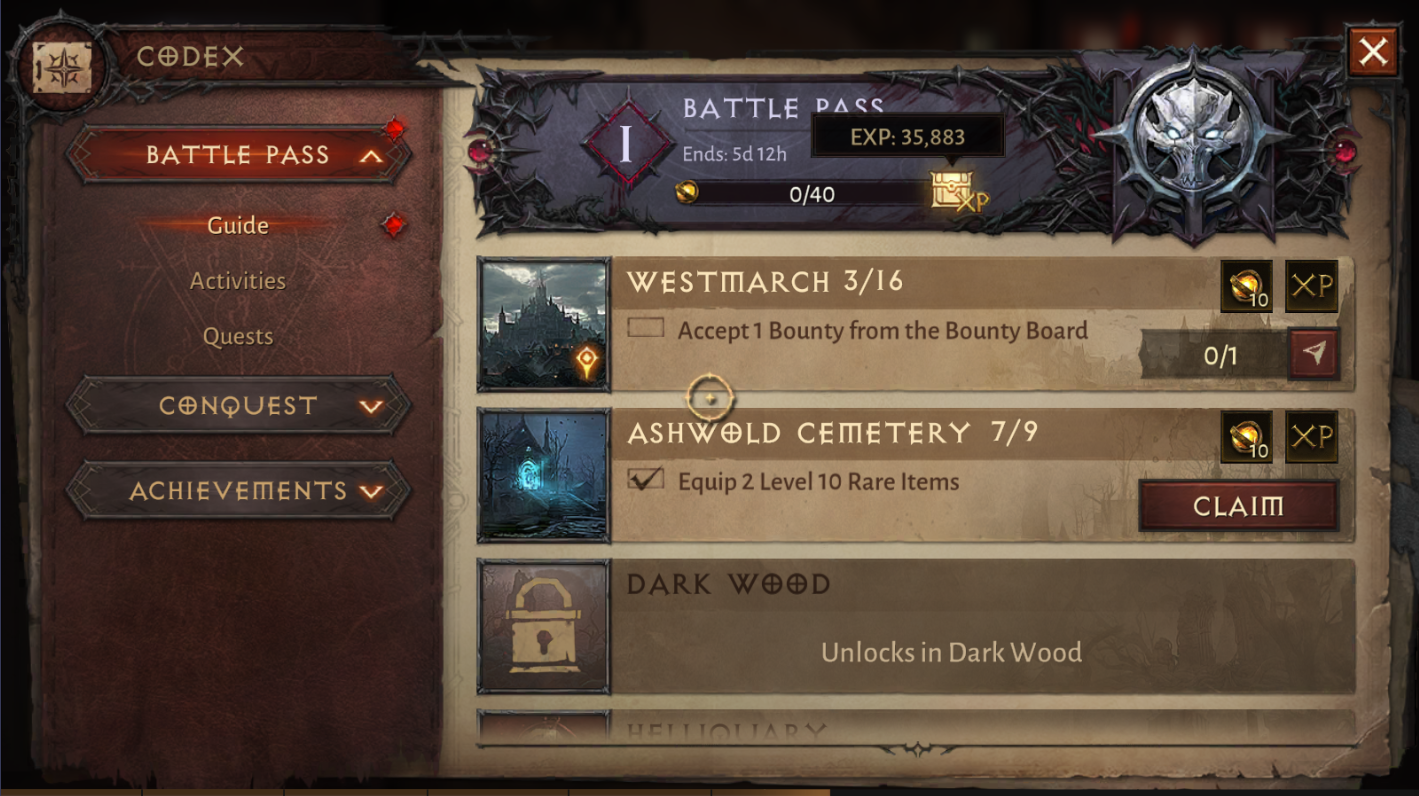The width and height of the screenshot is (1419, 796).
Task: Expand the Conquest section
Action: (x=237, y=406)
